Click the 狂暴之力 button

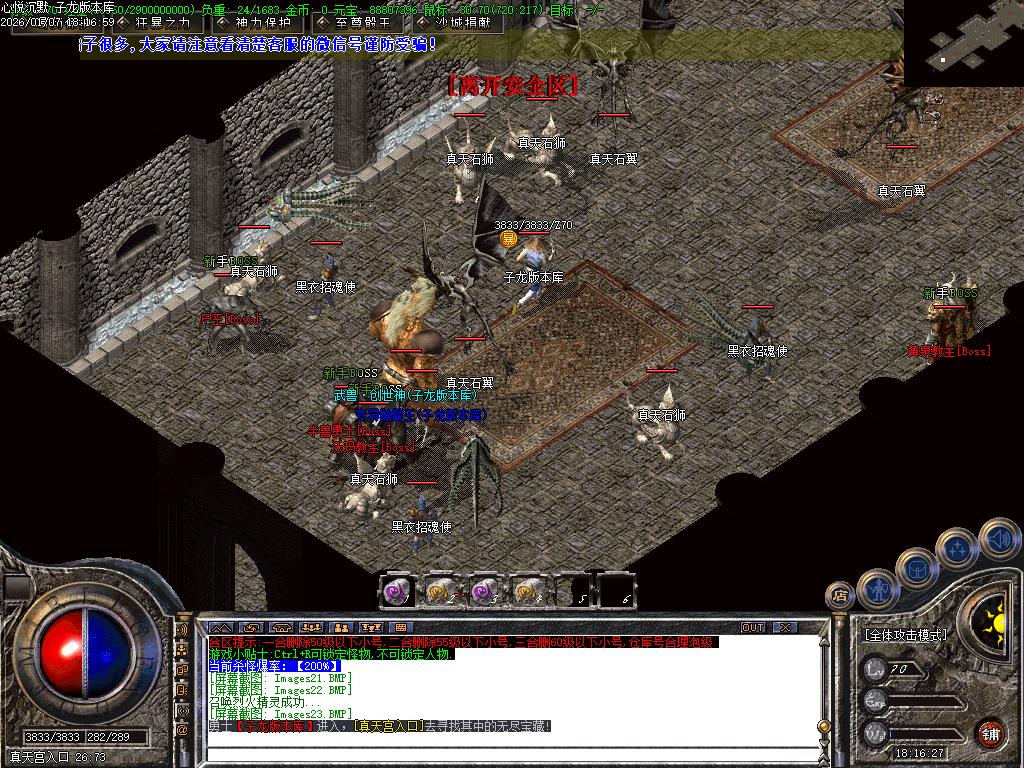point(162,21)
